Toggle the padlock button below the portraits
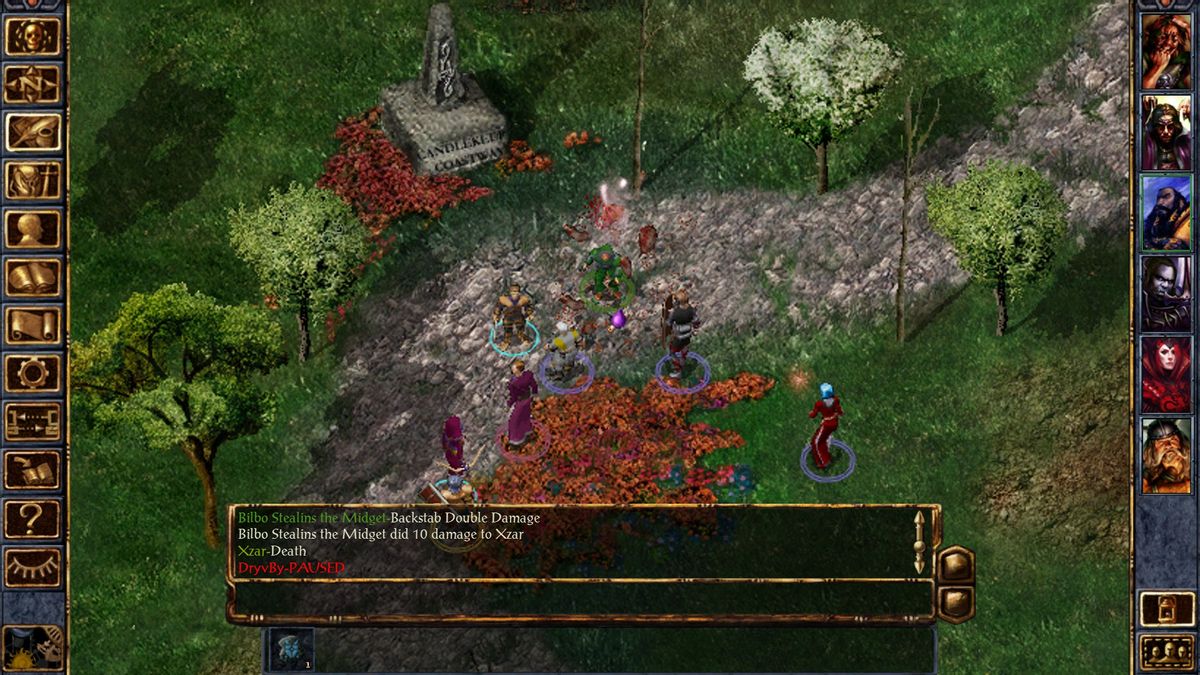1200x675 pixels. click(1167, 608)
